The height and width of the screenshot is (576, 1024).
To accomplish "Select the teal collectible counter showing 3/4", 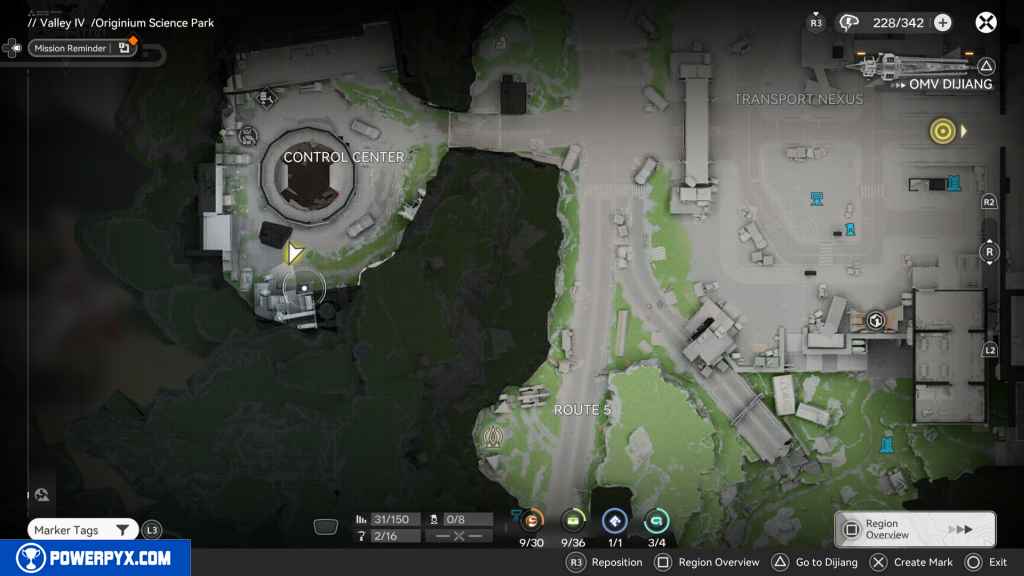I will pyautogui.click(x=656, y=520).
